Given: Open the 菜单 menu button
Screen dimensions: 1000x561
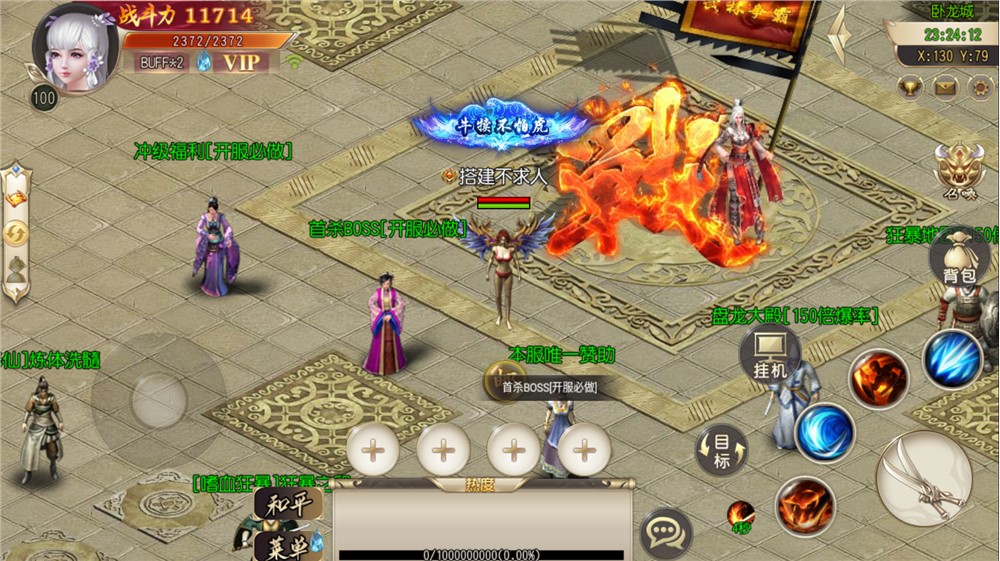Looking at the screenshot, I should coord(288,544).
